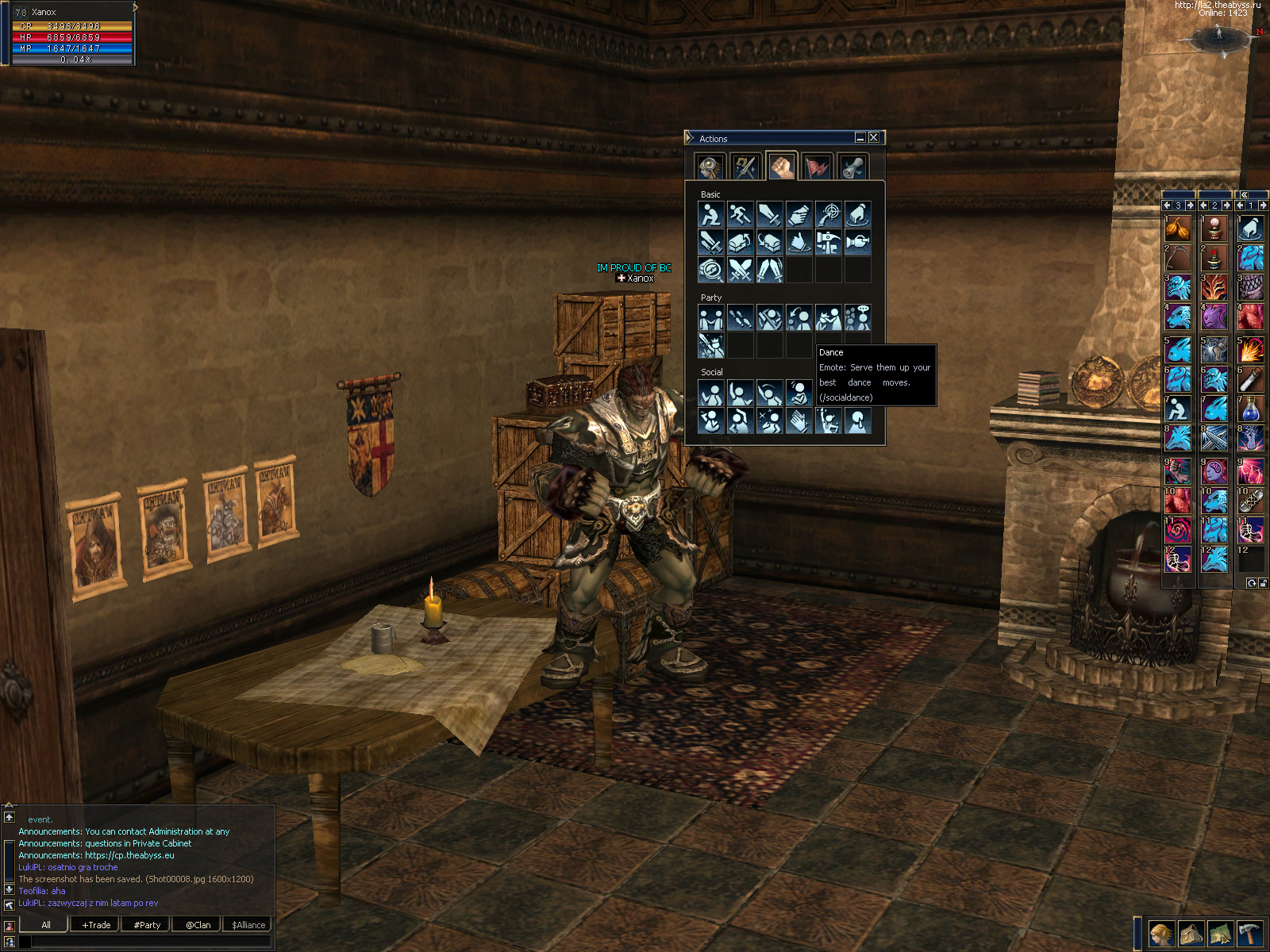This screenshot has width=1270, height=952.
Task: Type in the chat input field
Action: [151, 941]
